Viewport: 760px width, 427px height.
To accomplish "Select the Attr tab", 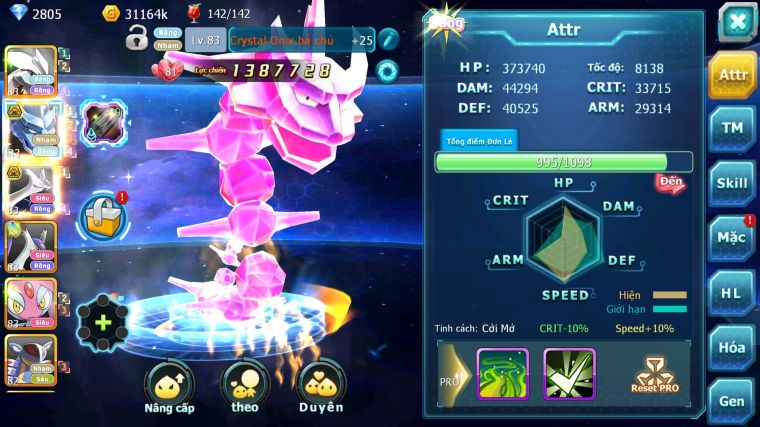I will click(x=732, y=75).
